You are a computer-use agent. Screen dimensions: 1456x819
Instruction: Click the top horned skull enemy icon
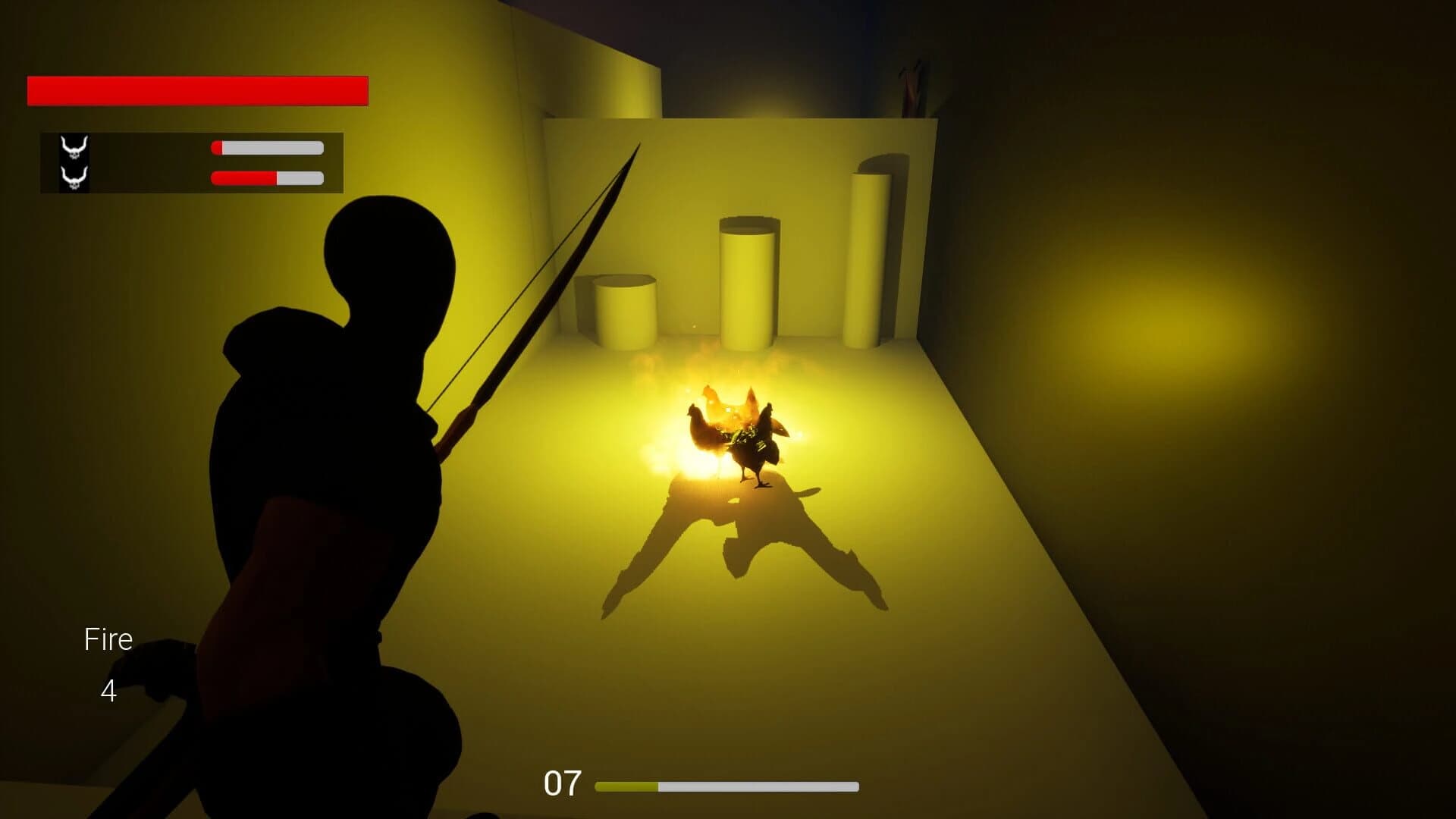tap(76, 146)
